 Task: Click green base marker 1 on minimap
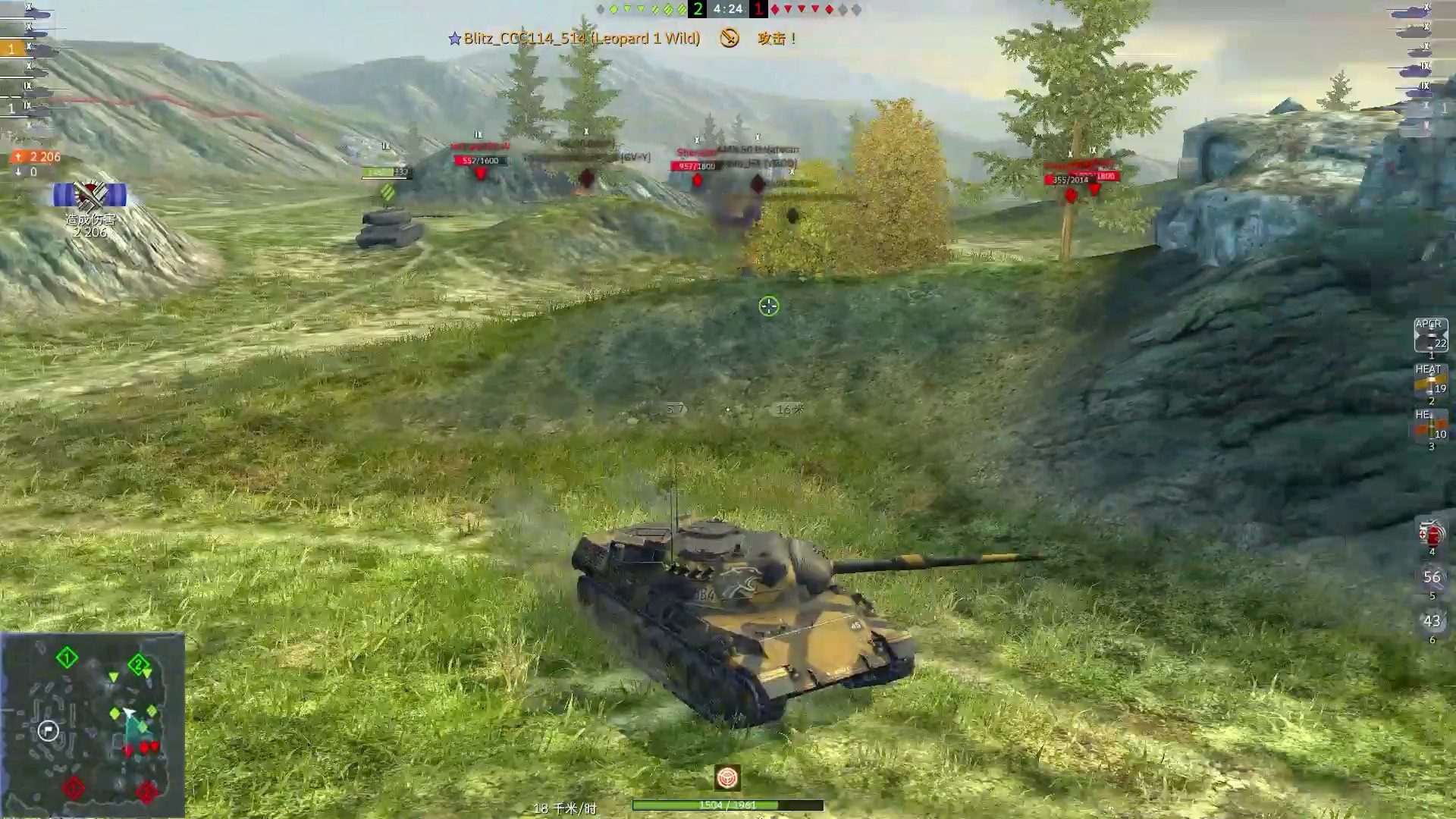67,657
